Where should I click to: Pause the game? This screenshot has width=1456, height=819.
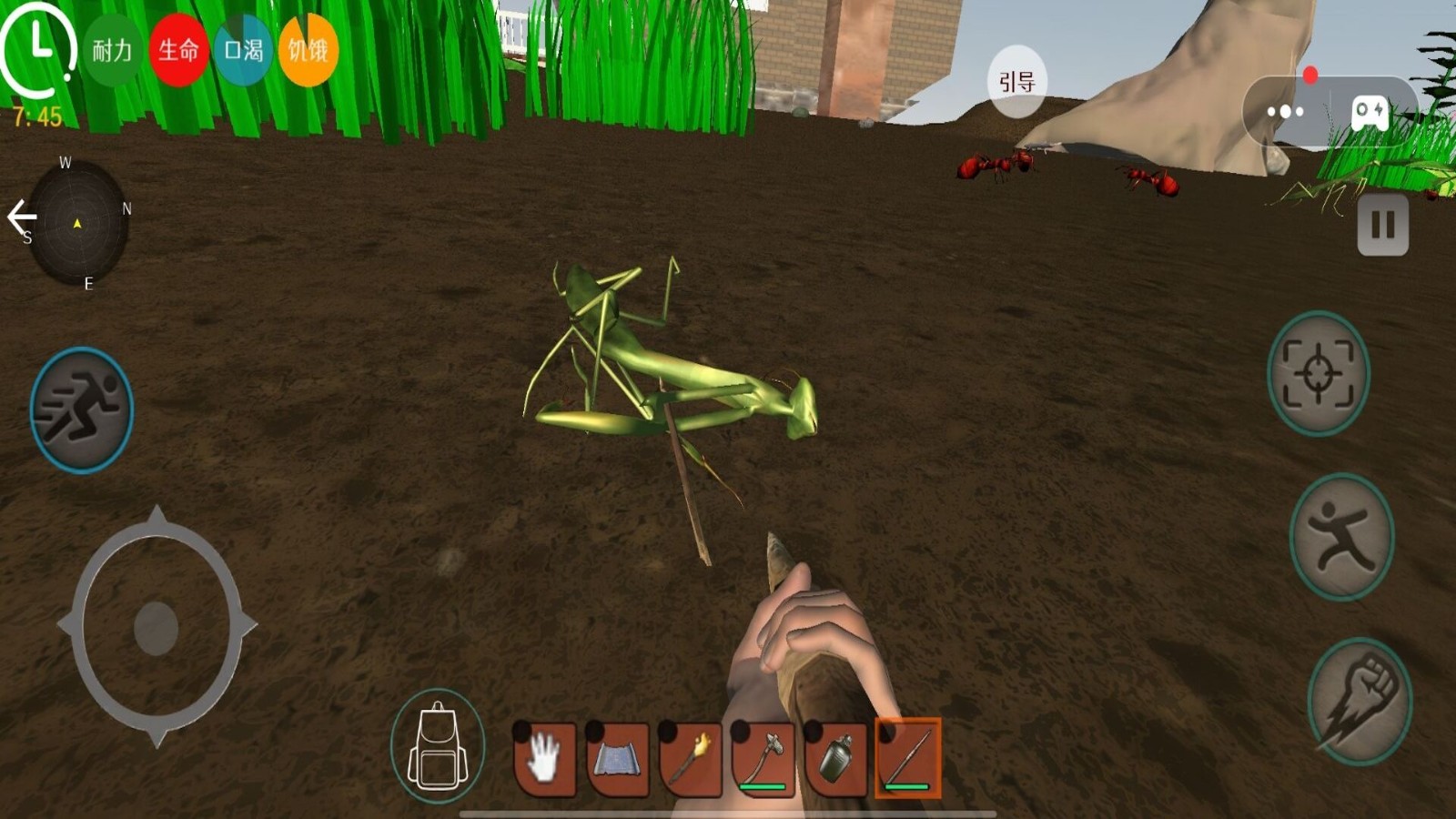click(1382, 225)
